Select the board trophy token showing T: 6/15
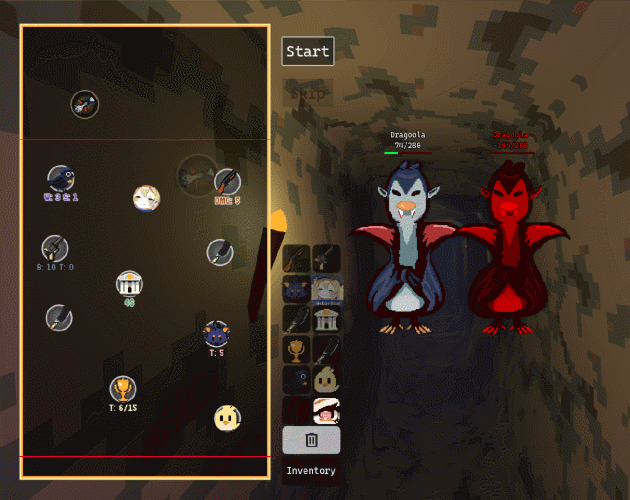The image size is (630, 500). click(x=122, y=388)
